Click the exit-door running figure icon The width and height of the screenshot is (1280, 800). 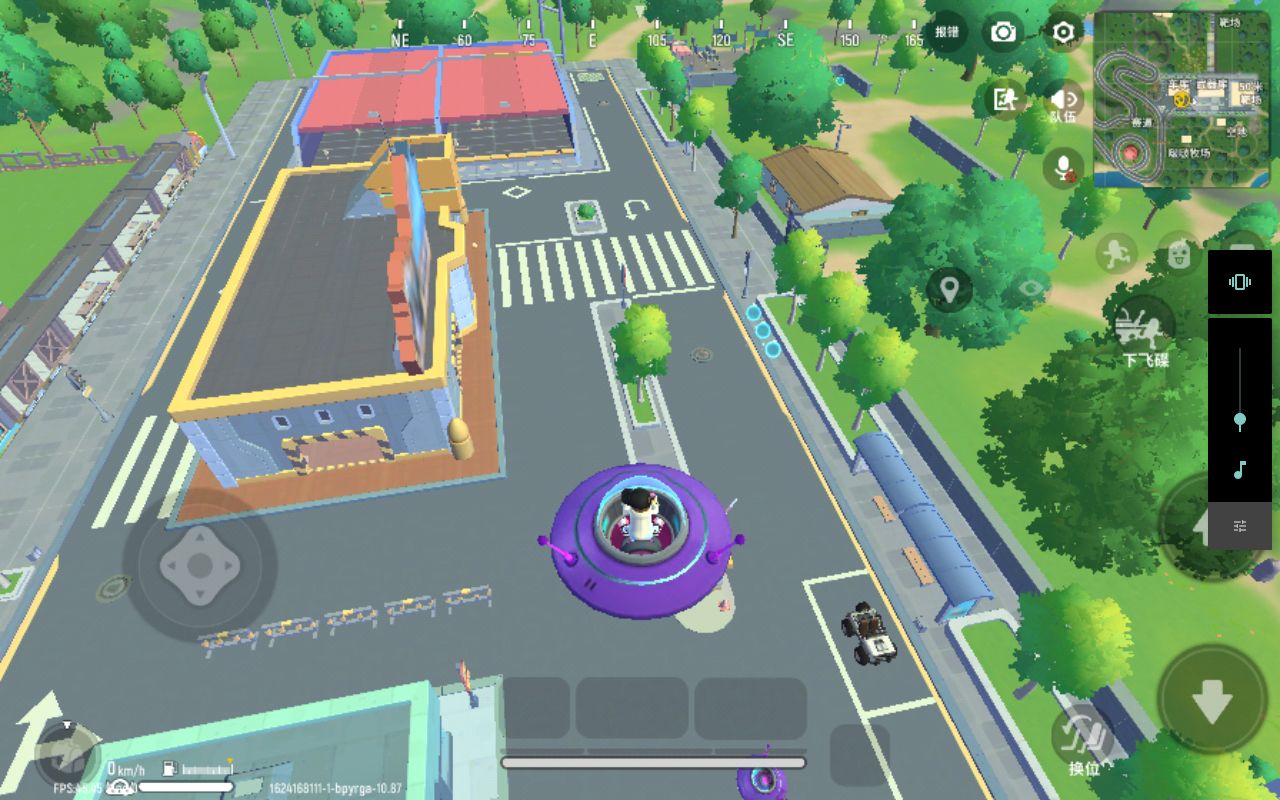(x=1003, y=99)
